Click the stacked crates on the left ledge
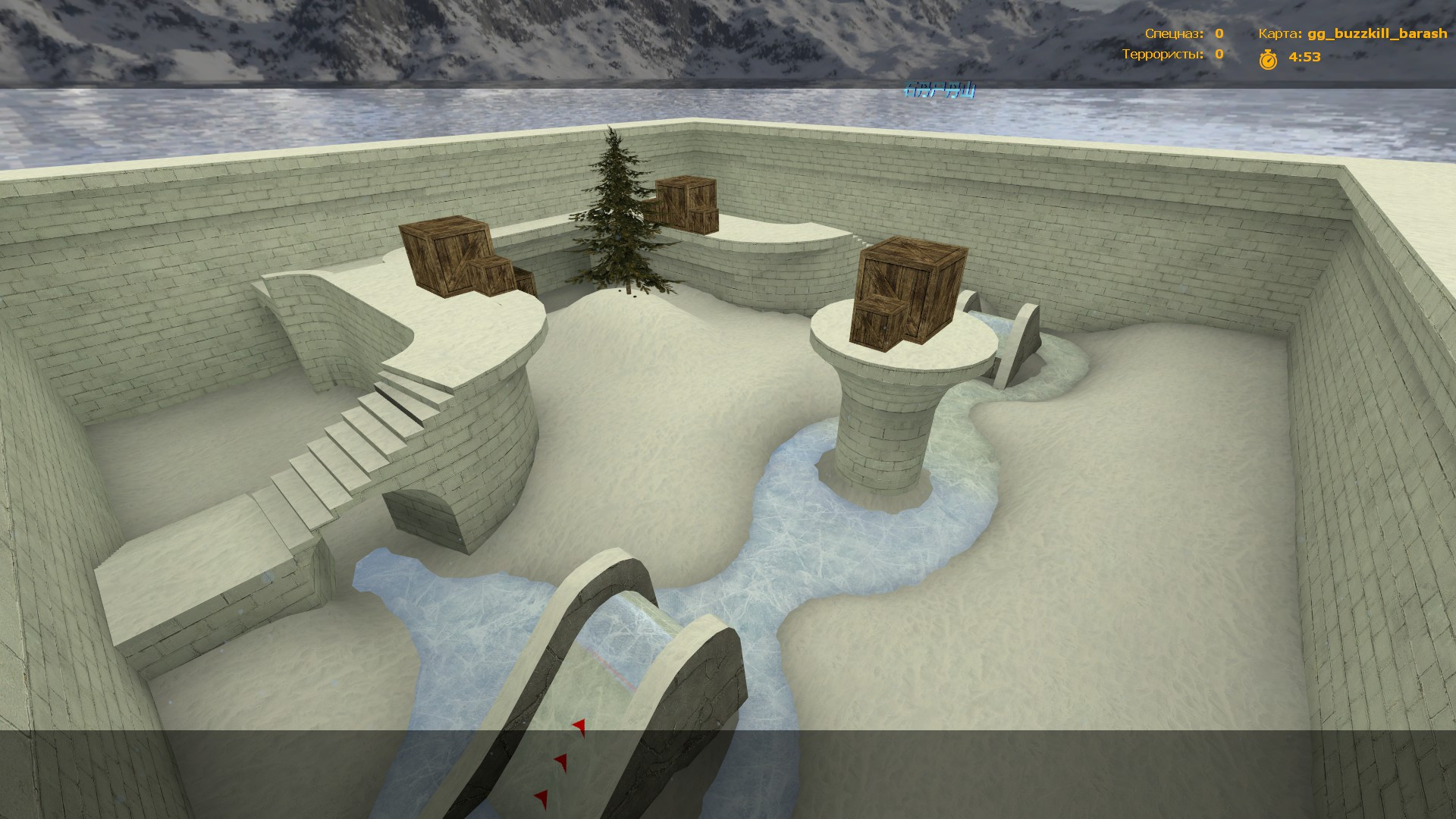The image size is (1456, 819). point(447,258)
